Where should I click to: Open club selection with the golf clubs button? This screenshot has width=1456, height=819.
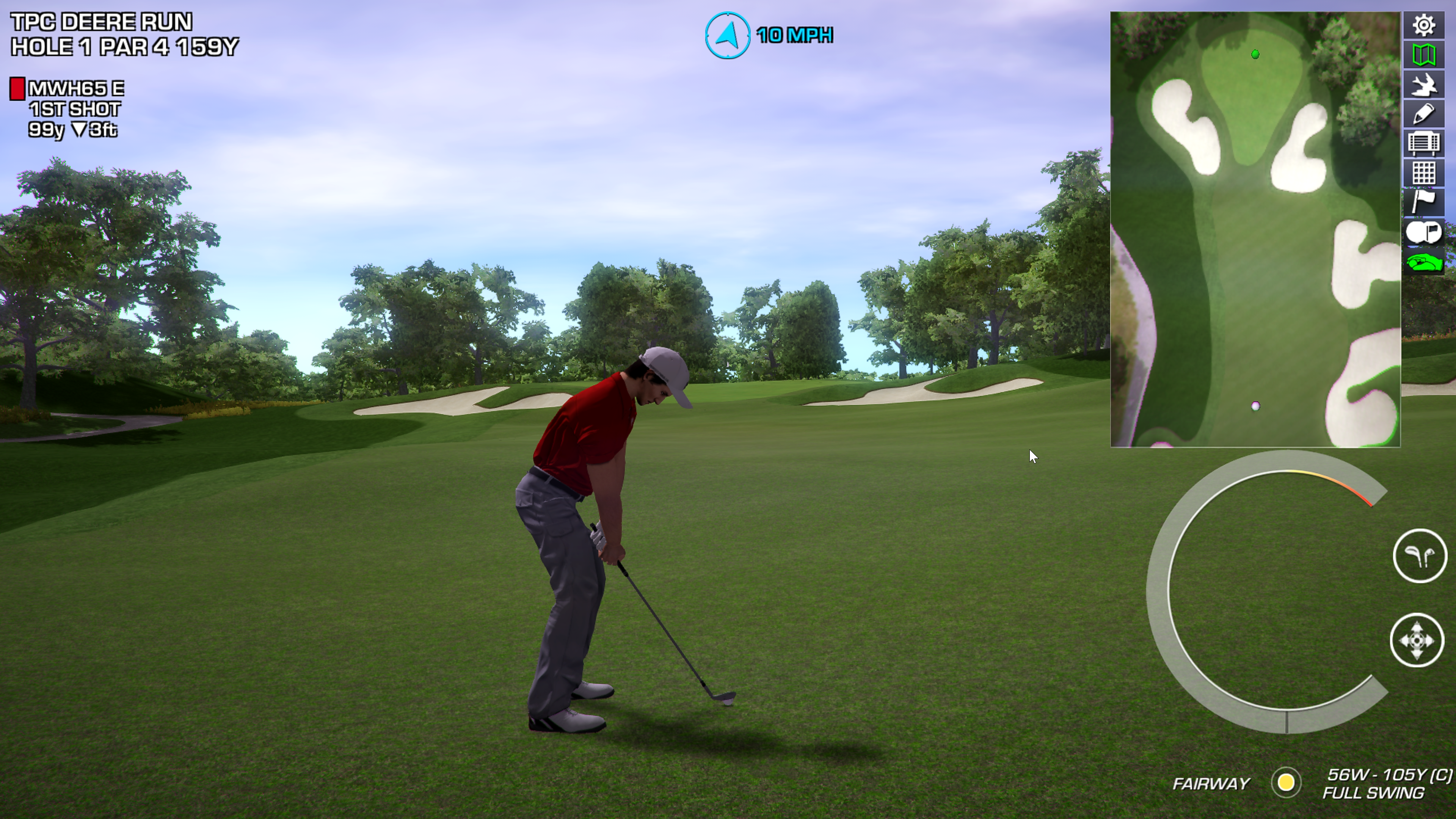click(1419, 556)
